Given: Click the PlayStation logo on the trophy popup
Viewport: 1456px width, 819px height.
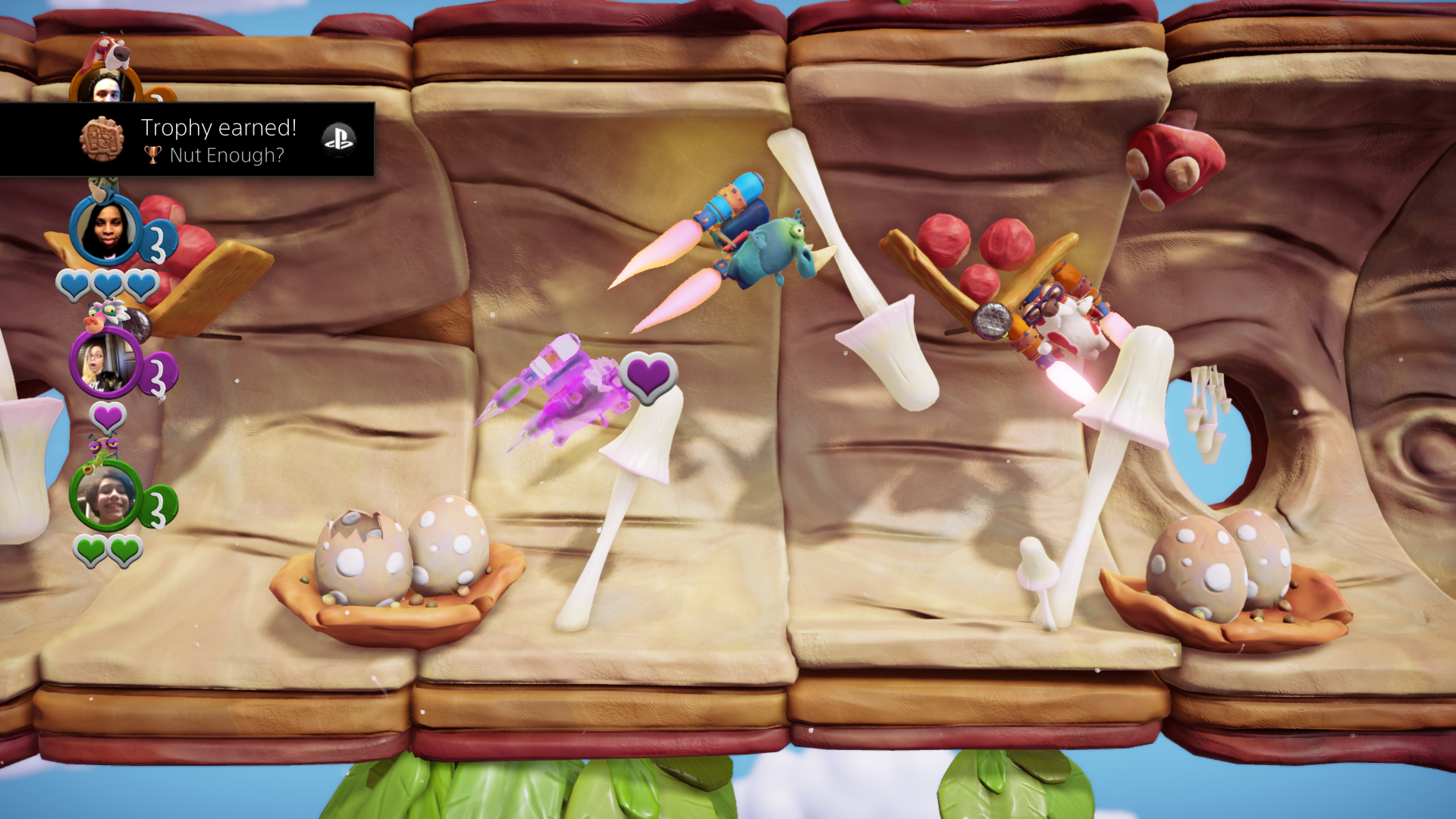Looking at the screenshot, I should click(x=338, y=139).
